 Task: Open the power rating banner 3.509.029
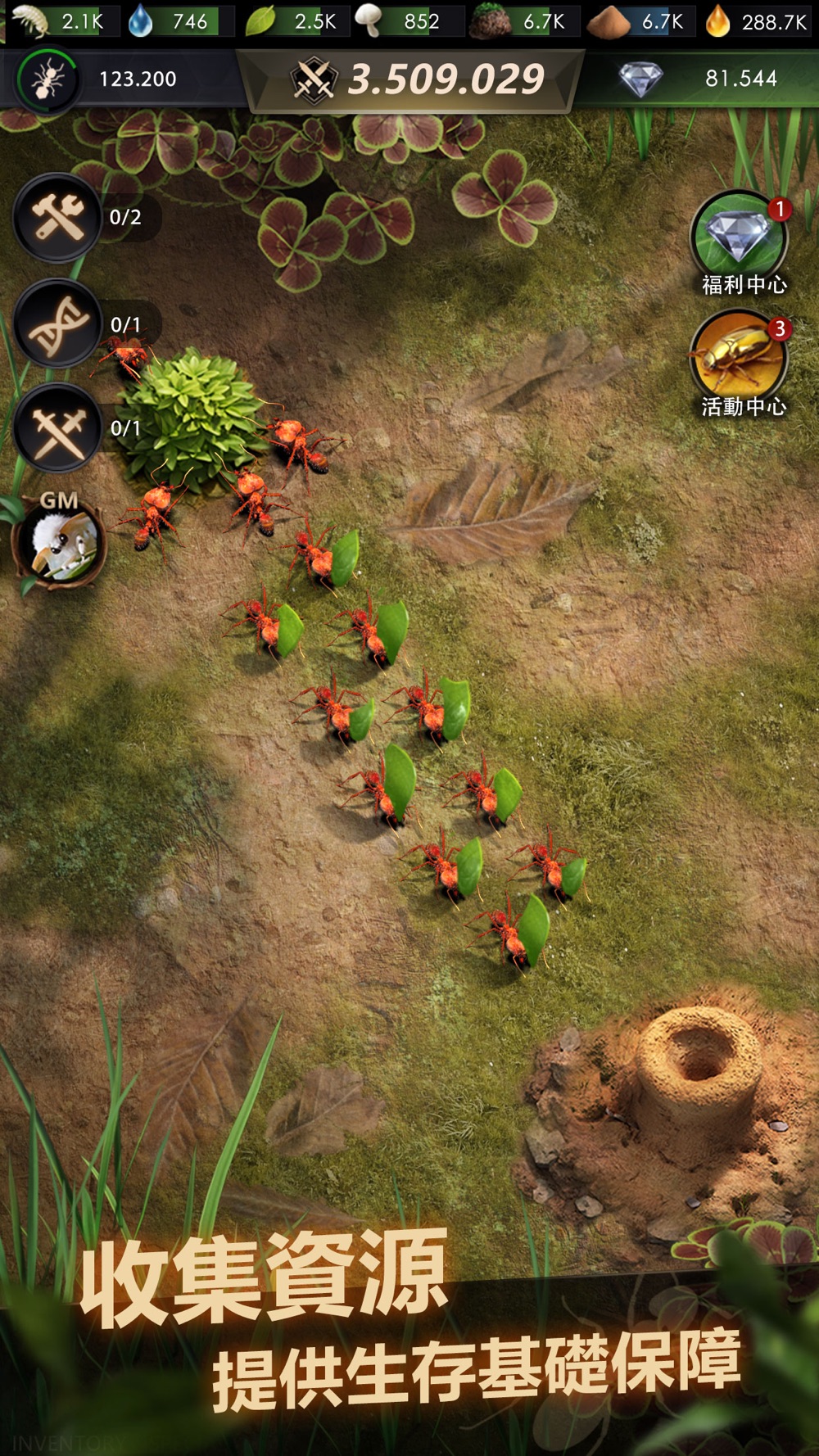(418, 79)
